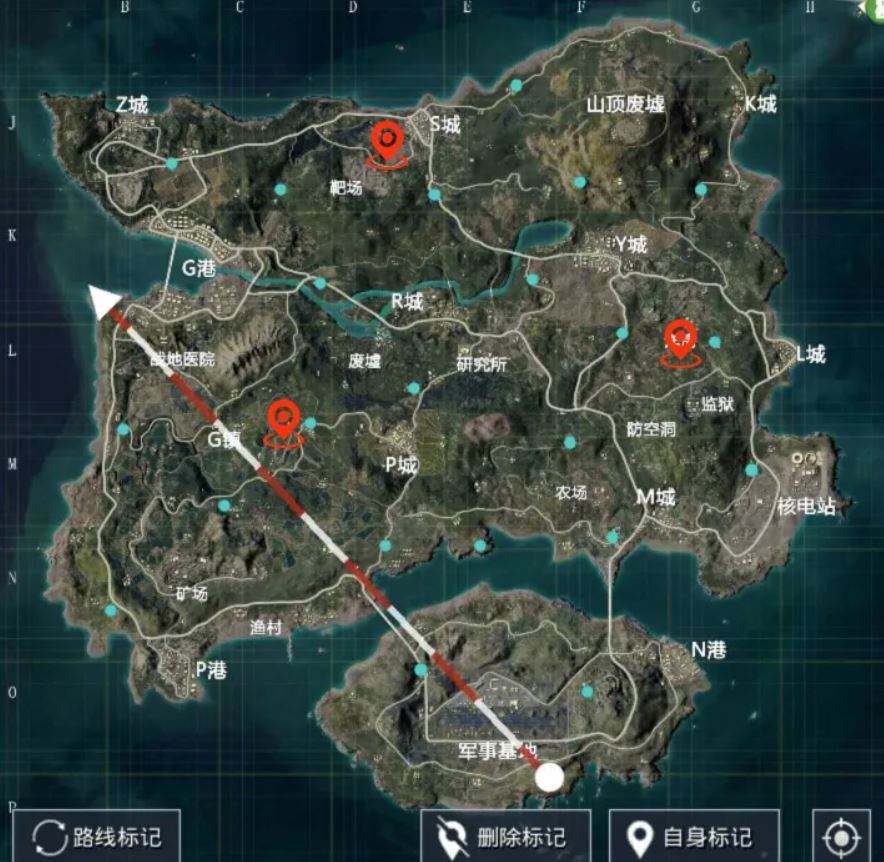Select the 删除标记 delete marker button

(x=506, y=836)
